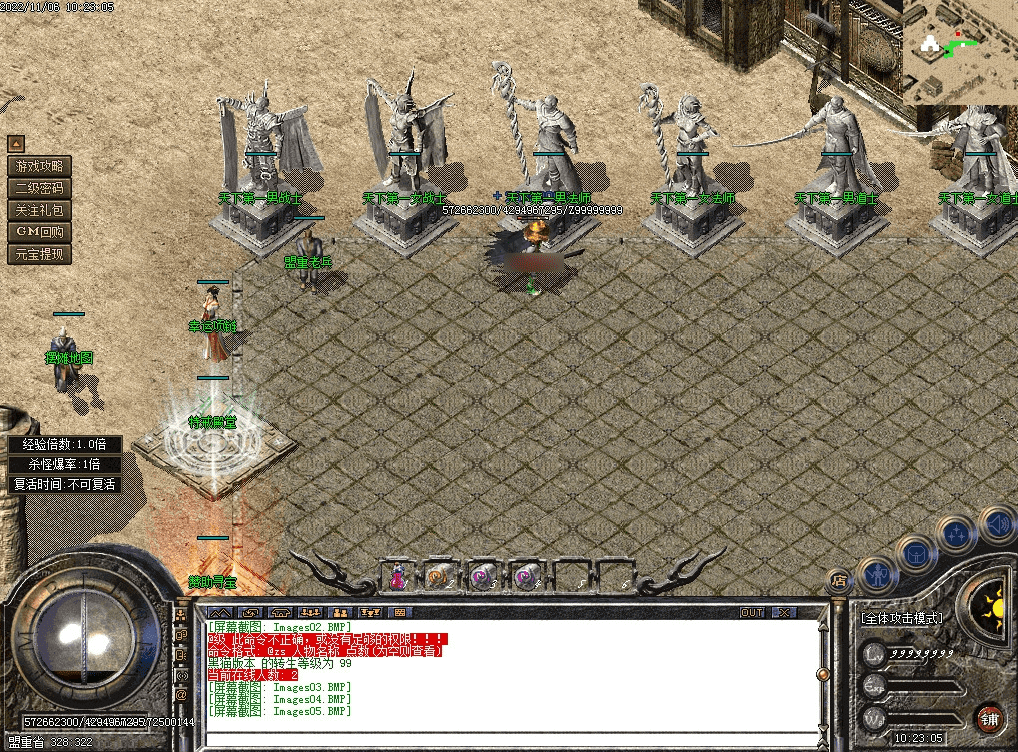Viewport: 1018px width, 752px height.
Task: Use the red potion in the belt slot
Action: coord(398,576)
